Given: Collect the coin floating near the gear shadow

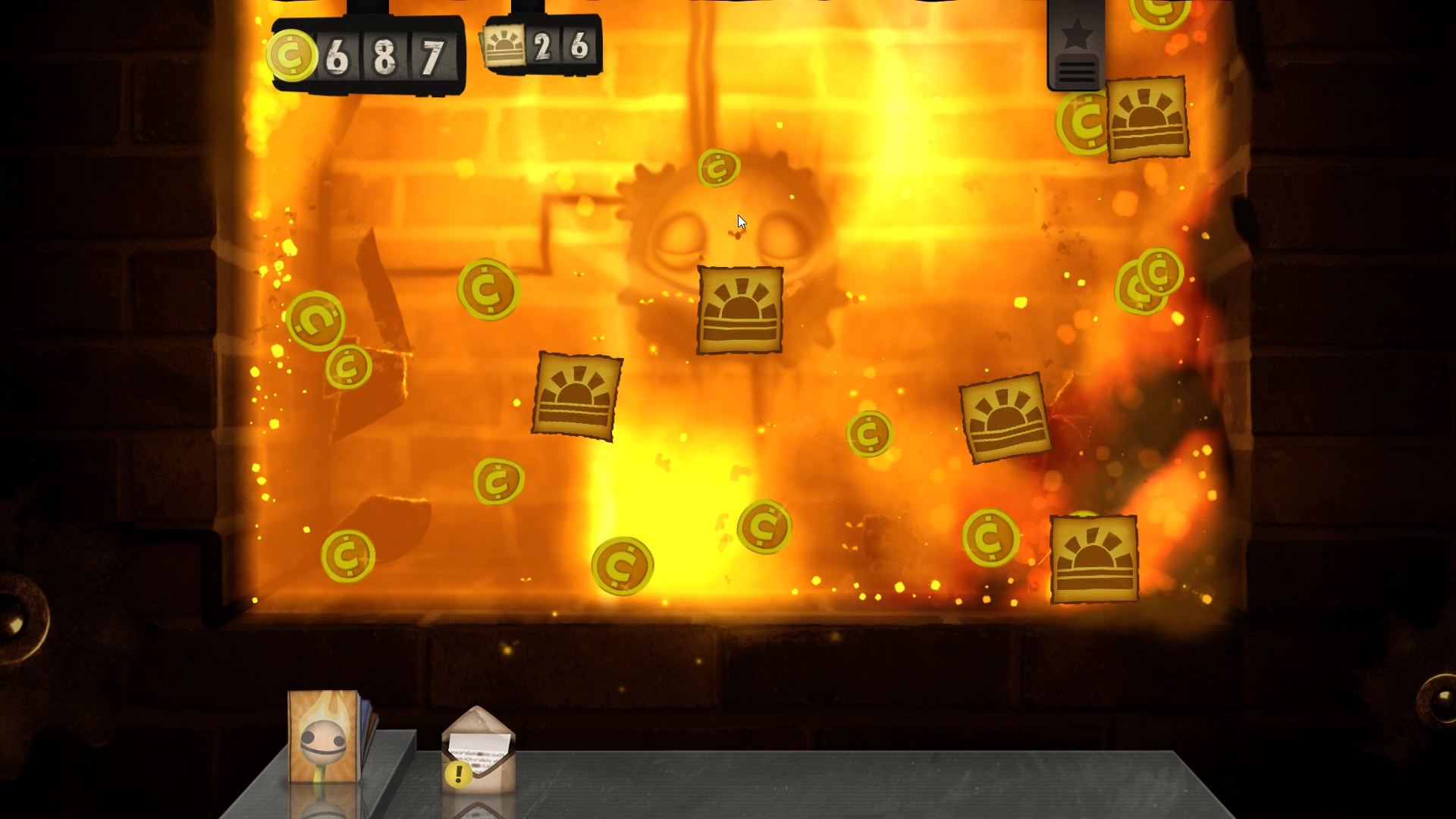Looking at the screenshot, I should (718, 170).
